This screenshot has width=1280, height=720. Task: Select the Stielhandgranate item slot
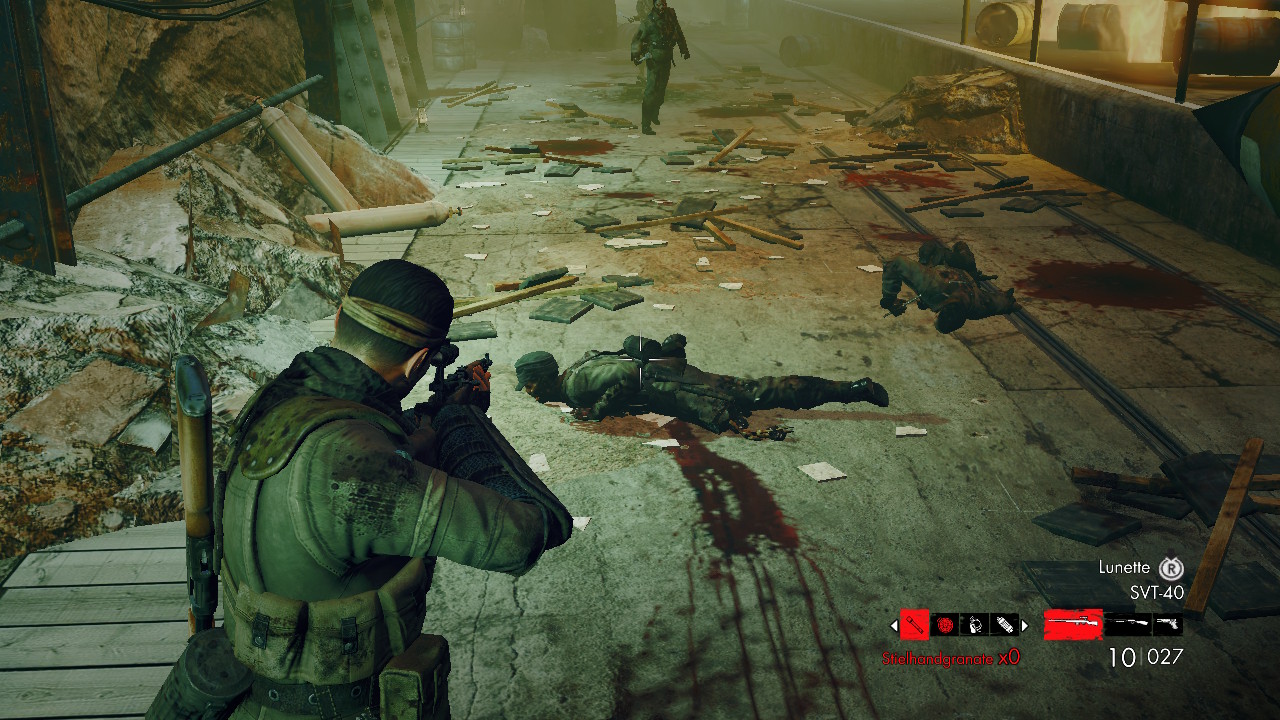coord(915,625)
